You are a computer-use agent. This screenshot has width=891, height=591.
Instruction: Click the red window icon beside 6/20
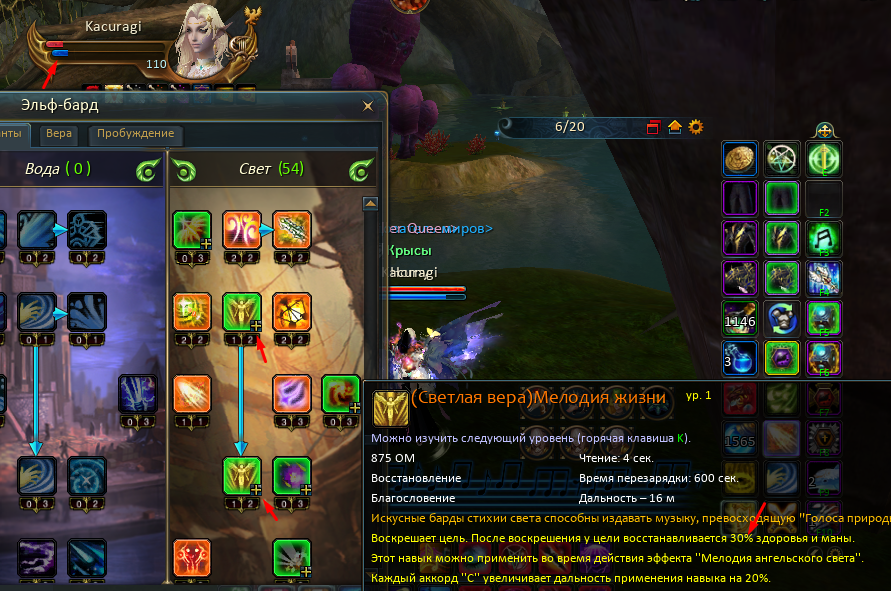tap(654, 127)
